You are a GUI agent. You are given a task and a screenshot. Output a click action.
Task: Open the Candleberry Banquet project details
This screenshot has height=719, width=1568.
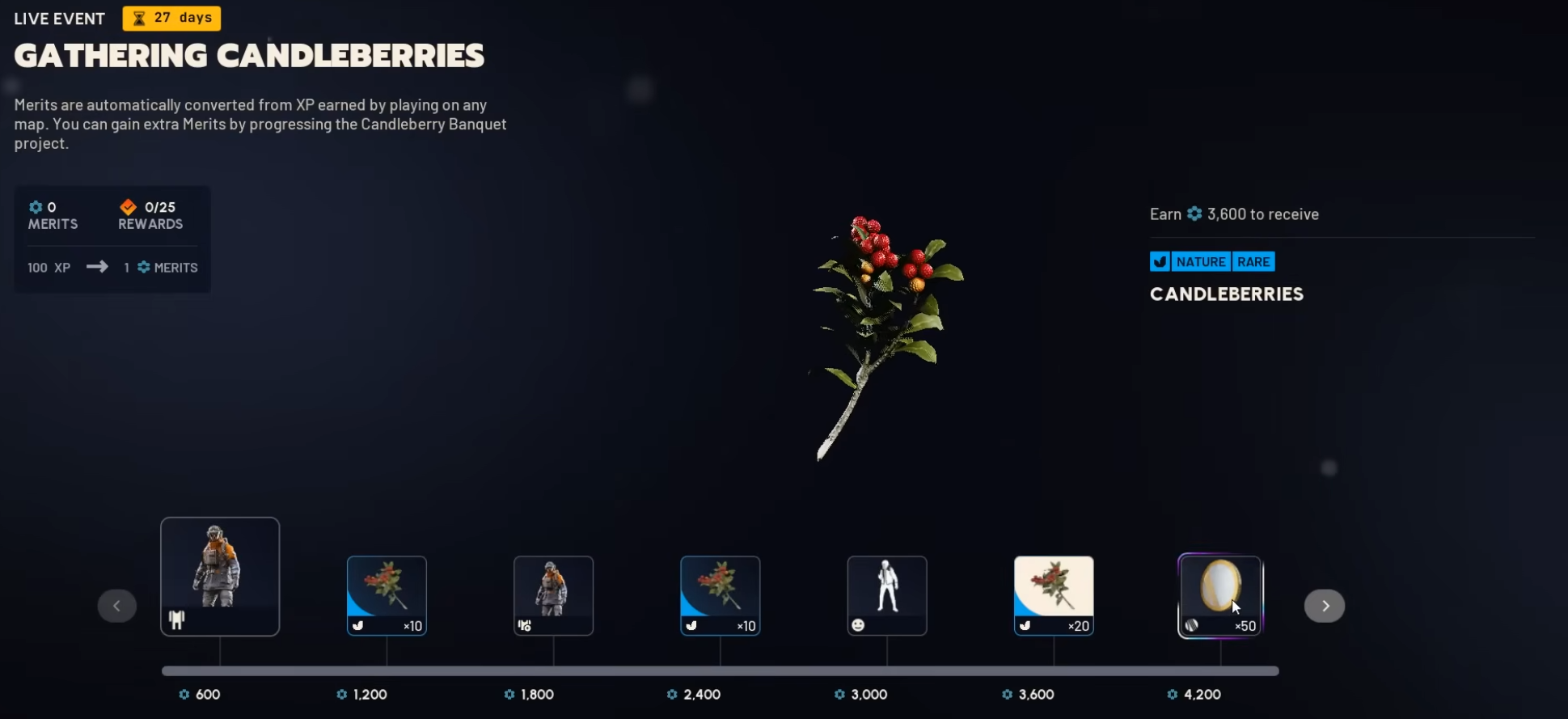click(433, 124)
